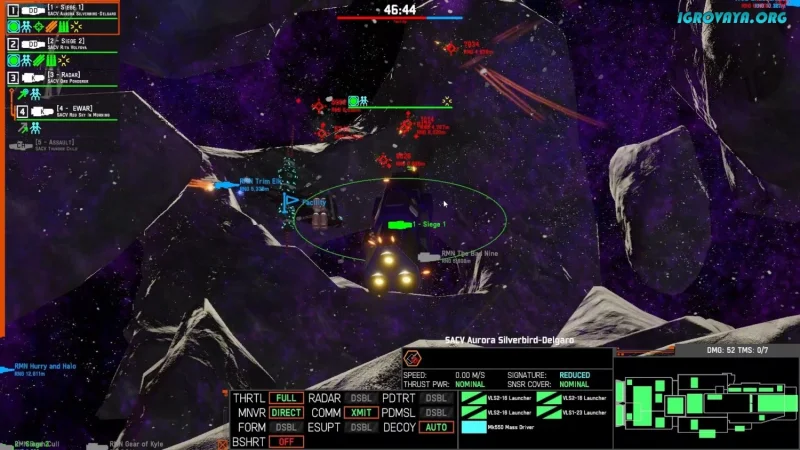This screenshot has width=800, height=450.
Task: Toggle formation DSBL button
Action: [x=287, y=427]
